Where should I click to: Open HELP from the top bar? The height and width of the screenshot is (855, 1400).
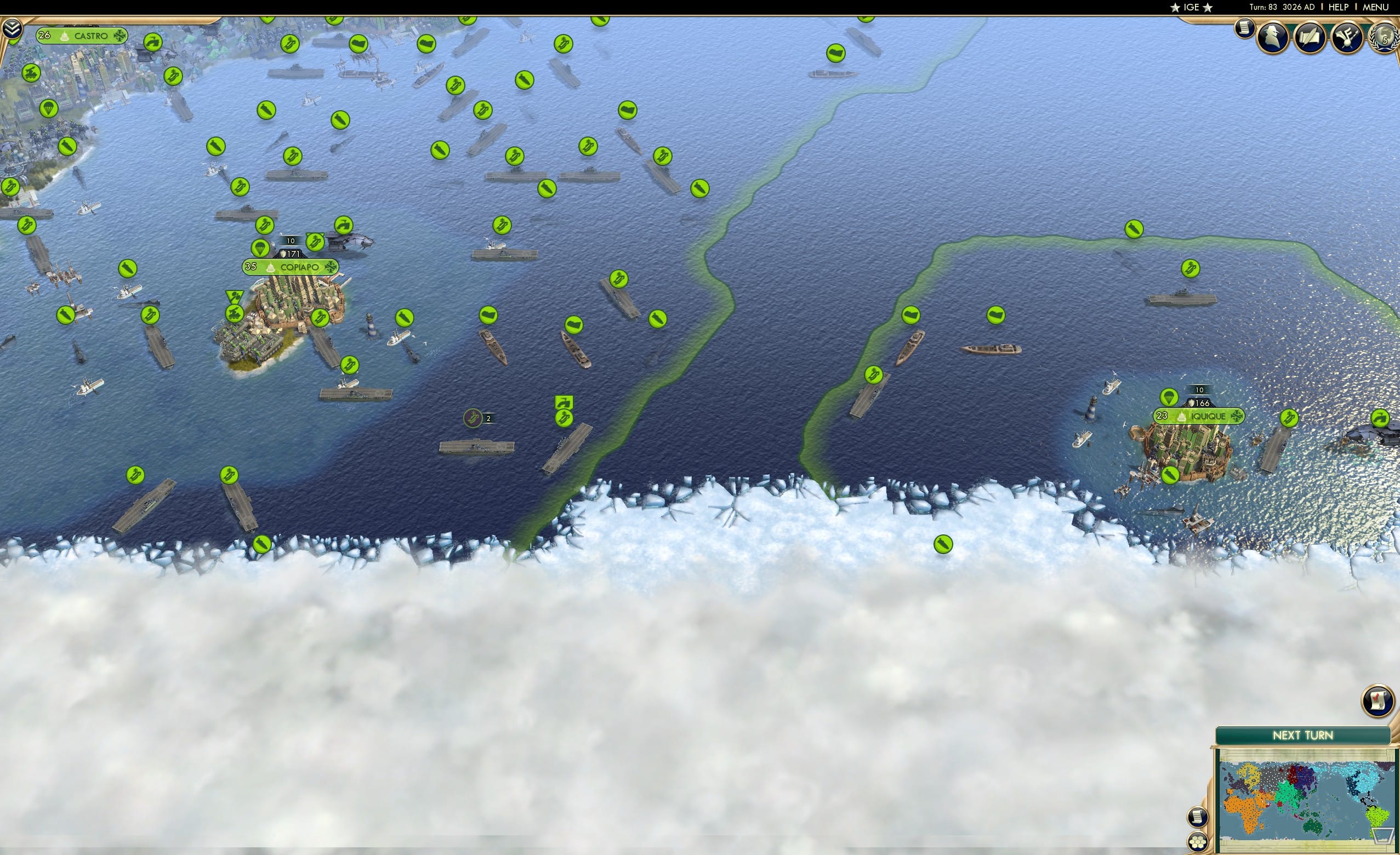(1339, 7)
